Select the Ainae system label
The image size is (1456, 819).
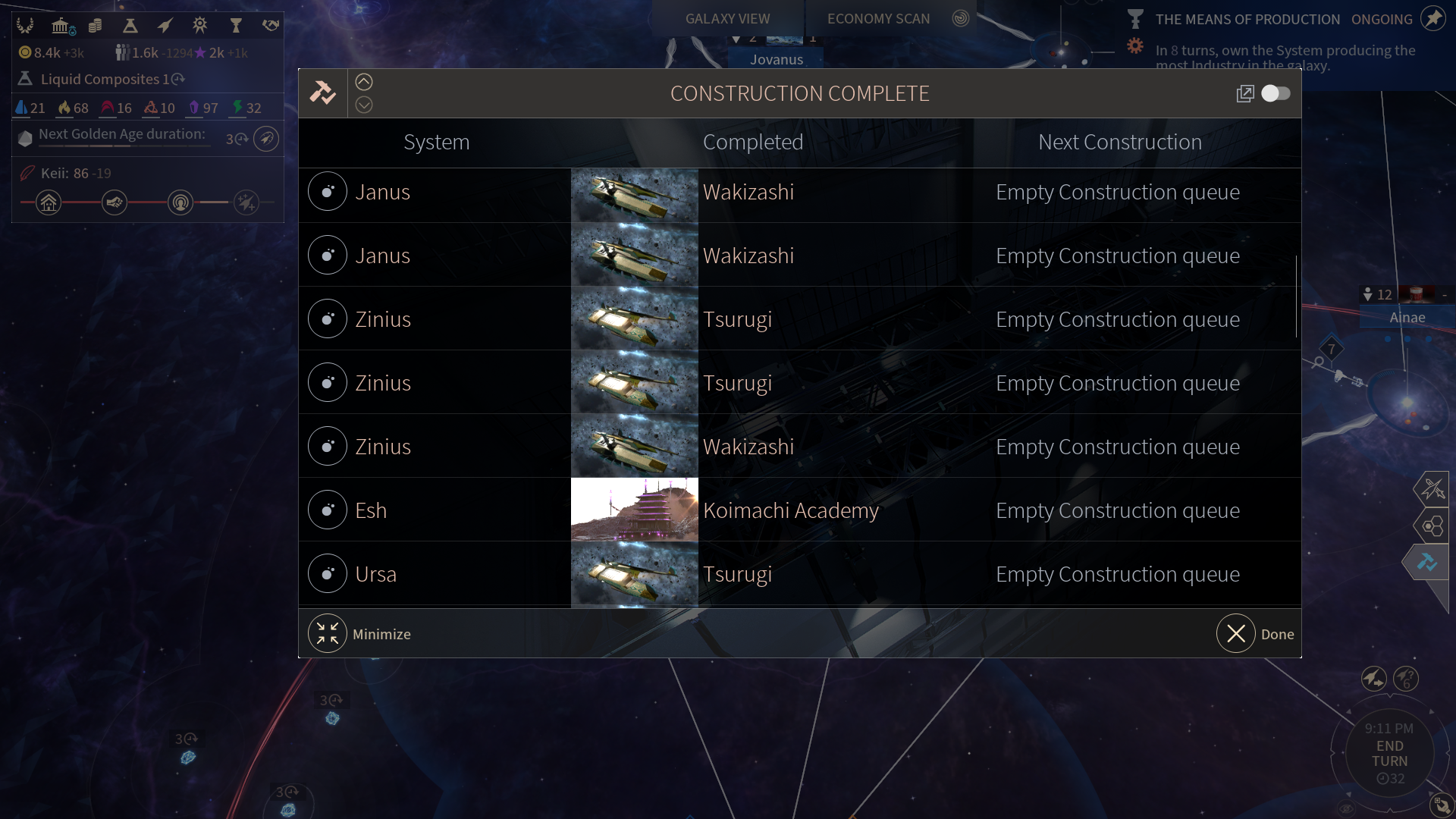(1407, 318)
